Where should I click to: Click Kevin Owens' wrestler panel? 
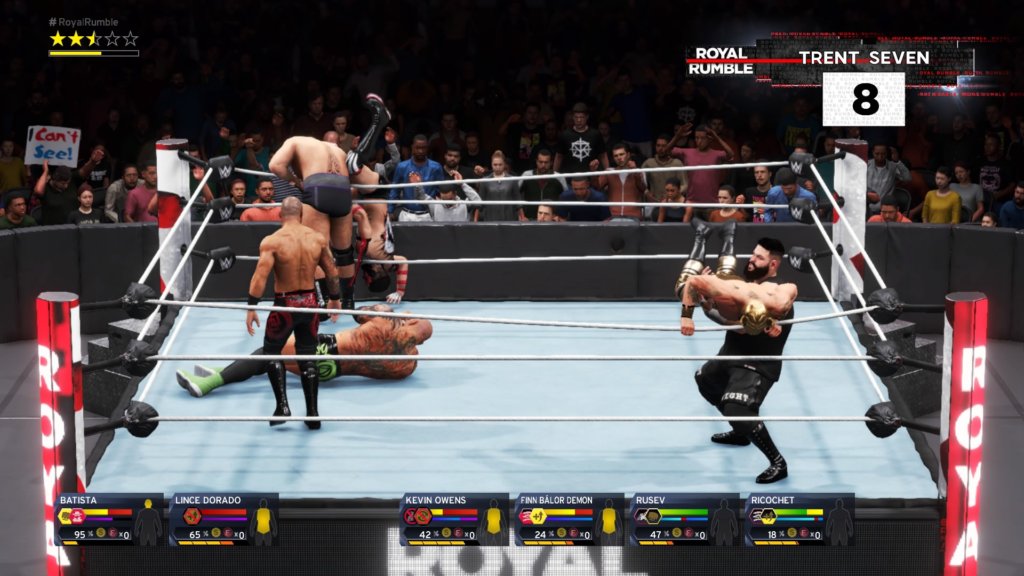click(455, 518)
